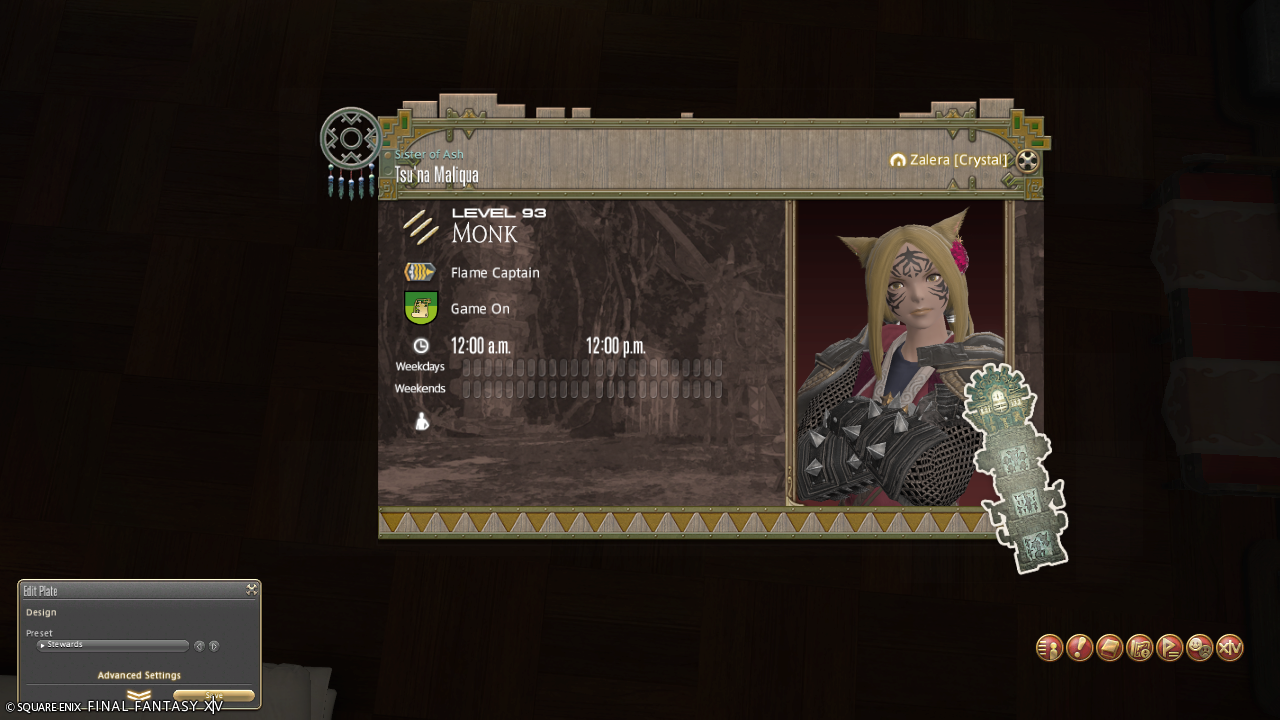Close the adventurer plate preview

point(1027,160)
